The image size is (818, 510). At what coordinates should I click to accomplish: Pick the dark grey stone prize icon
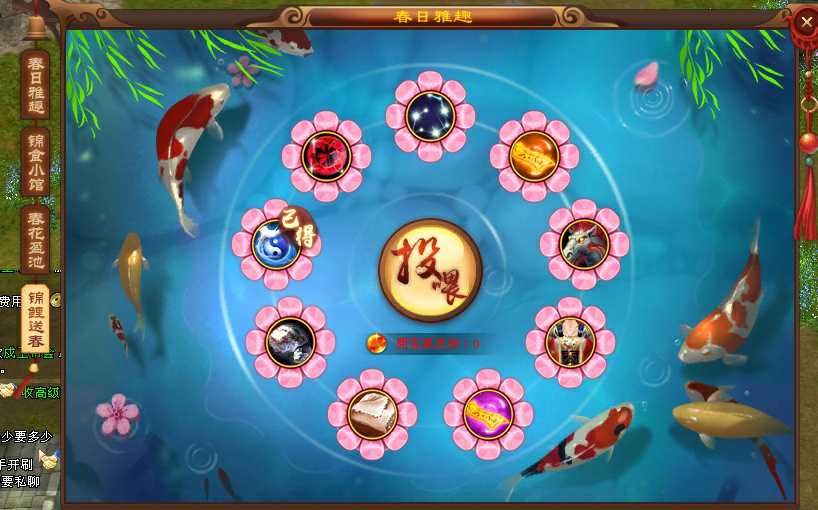coord(291,342)
